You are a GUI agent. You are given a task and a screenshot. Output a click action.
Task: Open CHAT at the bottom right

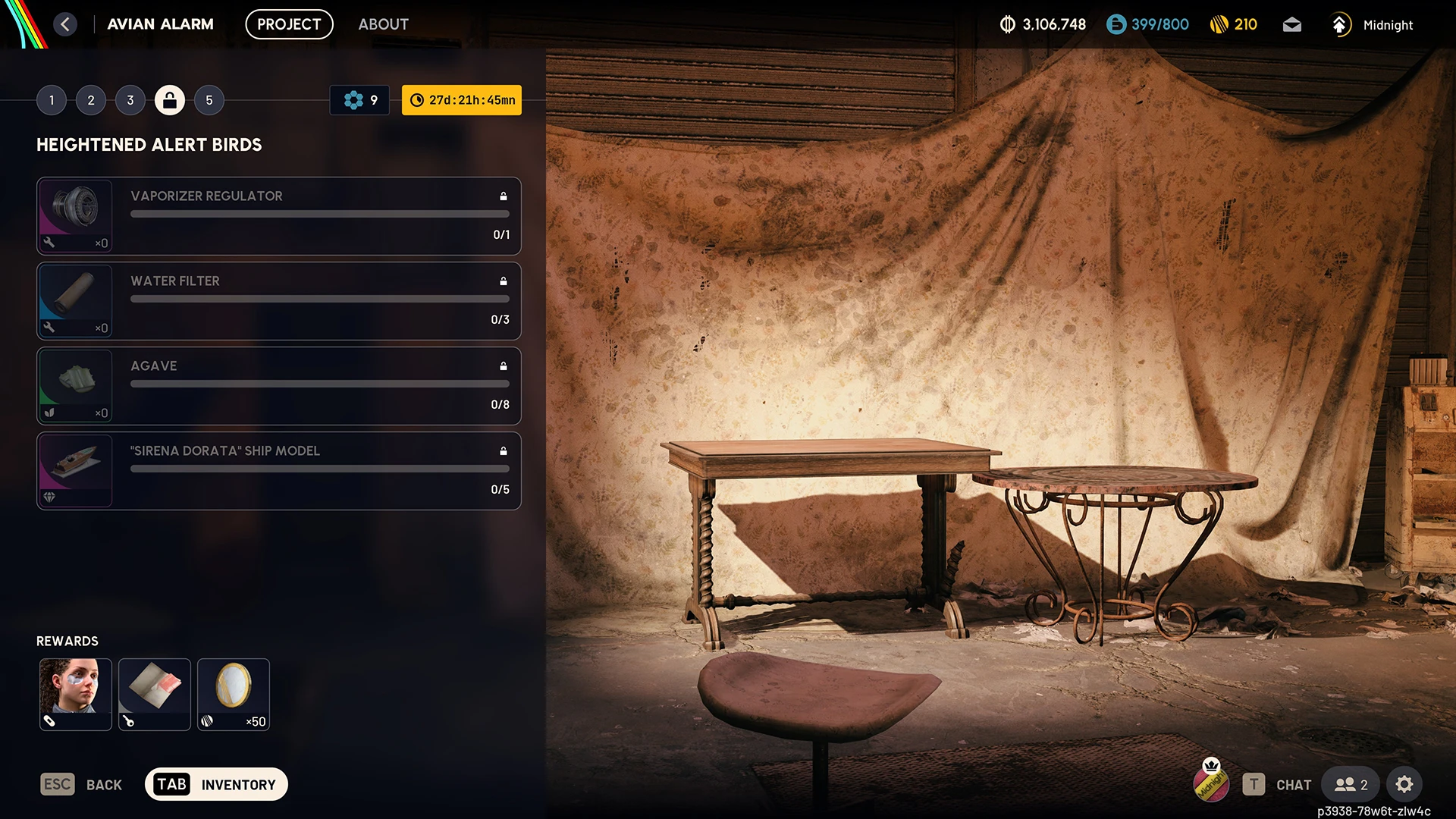click(1293, 785)
